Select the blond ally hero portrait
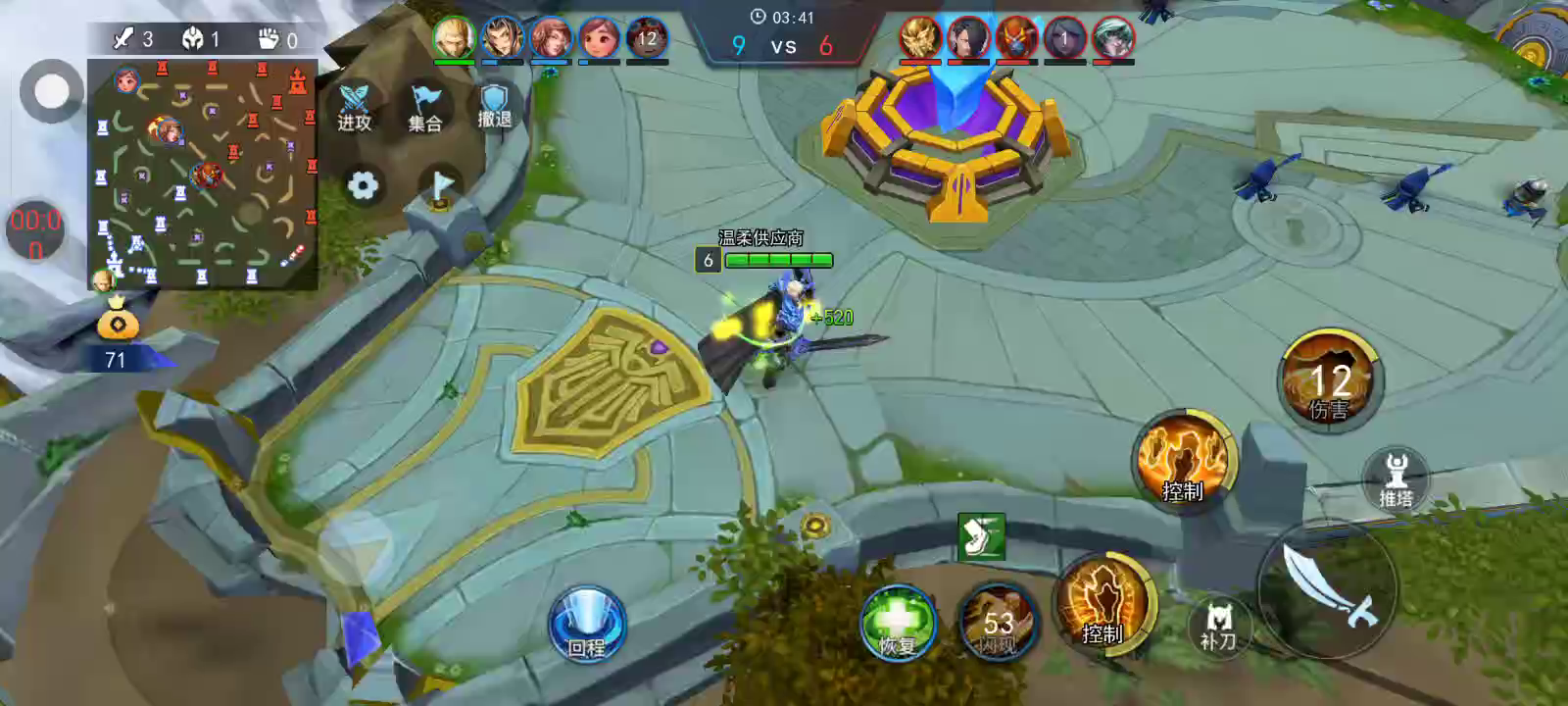The height and width of the screenshot is (706, 1568). point(454,38)
